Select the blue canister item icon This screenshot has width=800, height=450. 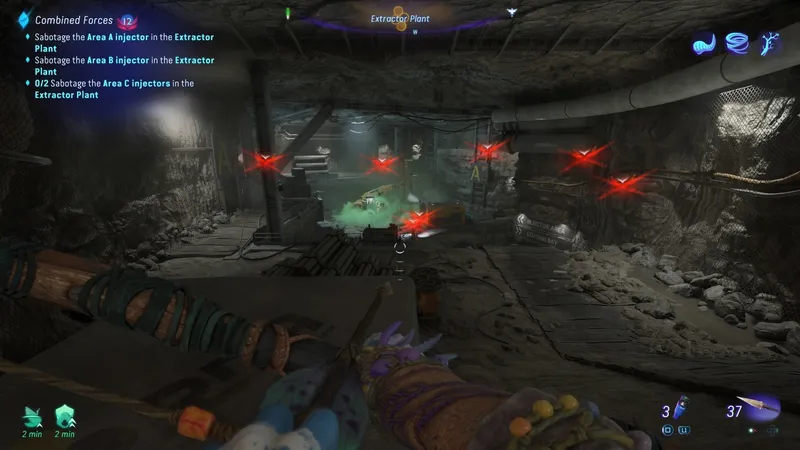pos(680,410)
